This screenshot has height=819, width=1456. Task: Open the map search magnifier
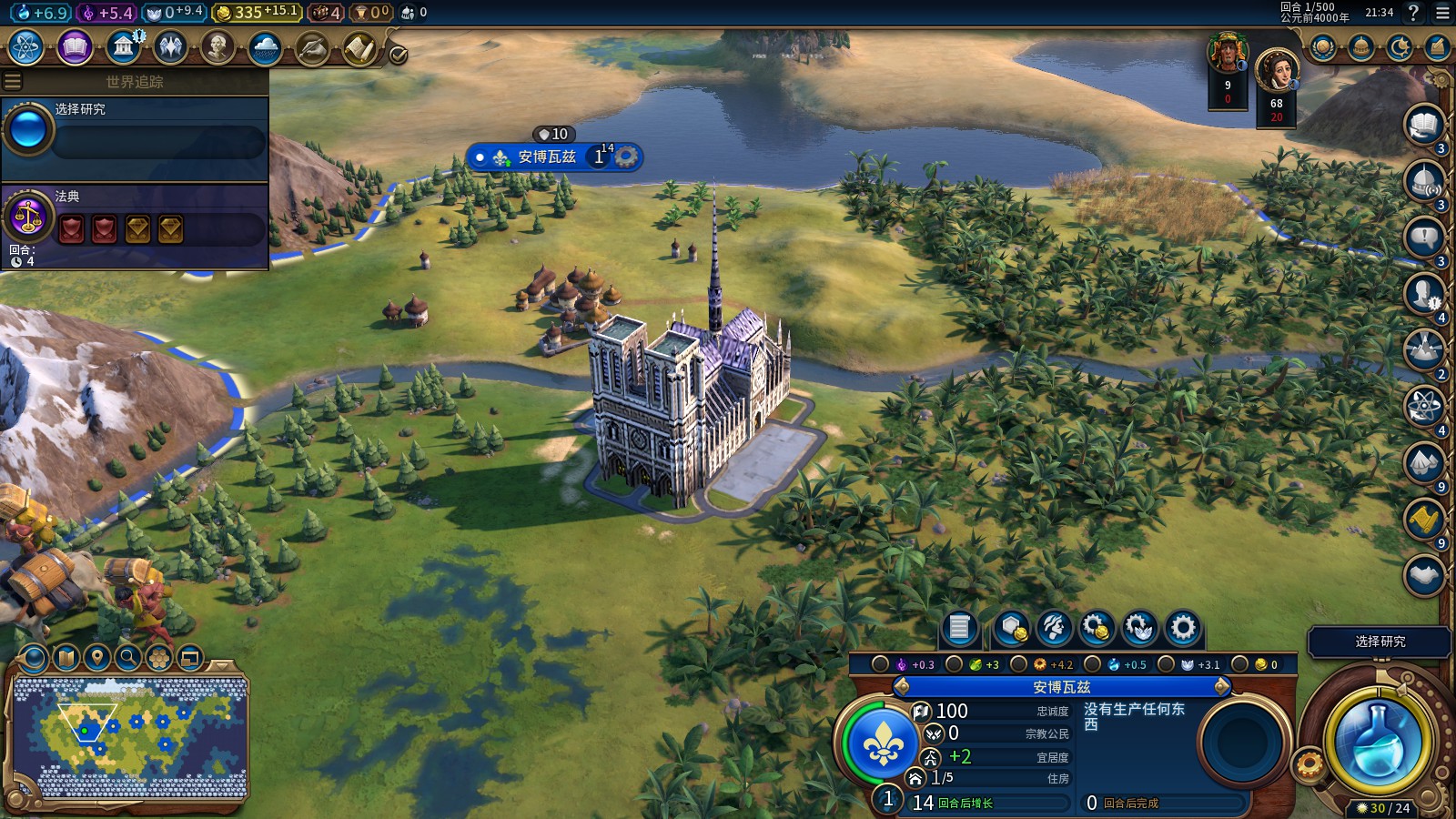coord(128,657)
